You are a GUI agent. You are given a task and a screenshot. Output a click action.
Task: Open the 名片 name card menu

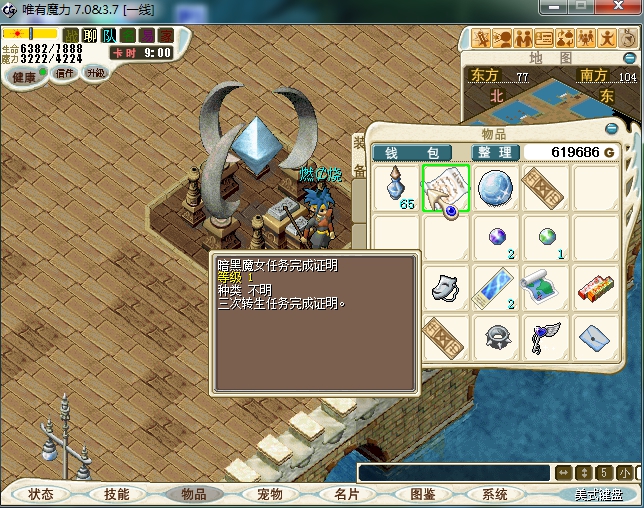click(x=346, y=494)
